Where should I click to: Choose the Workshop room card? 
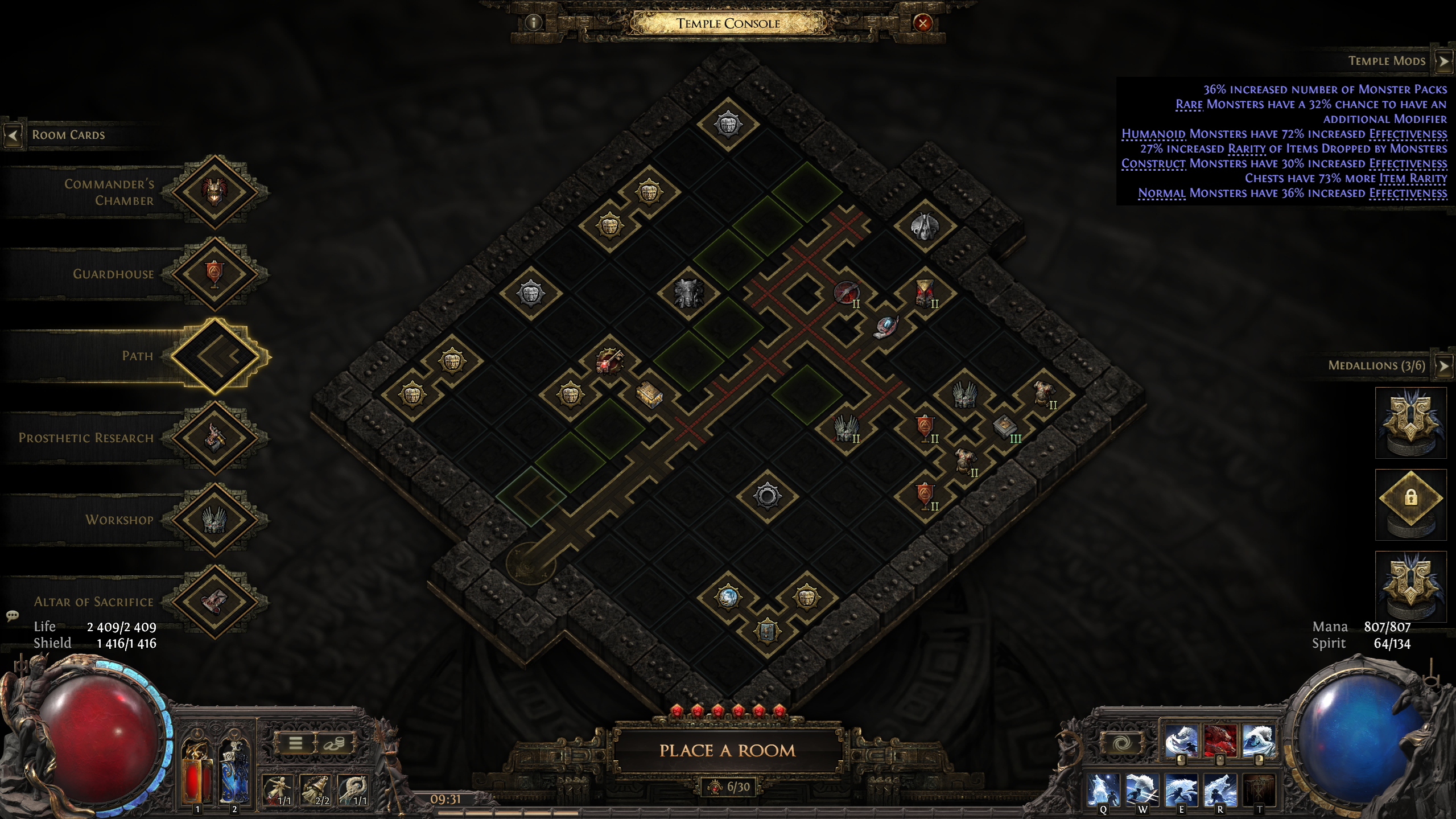point(215,520)
